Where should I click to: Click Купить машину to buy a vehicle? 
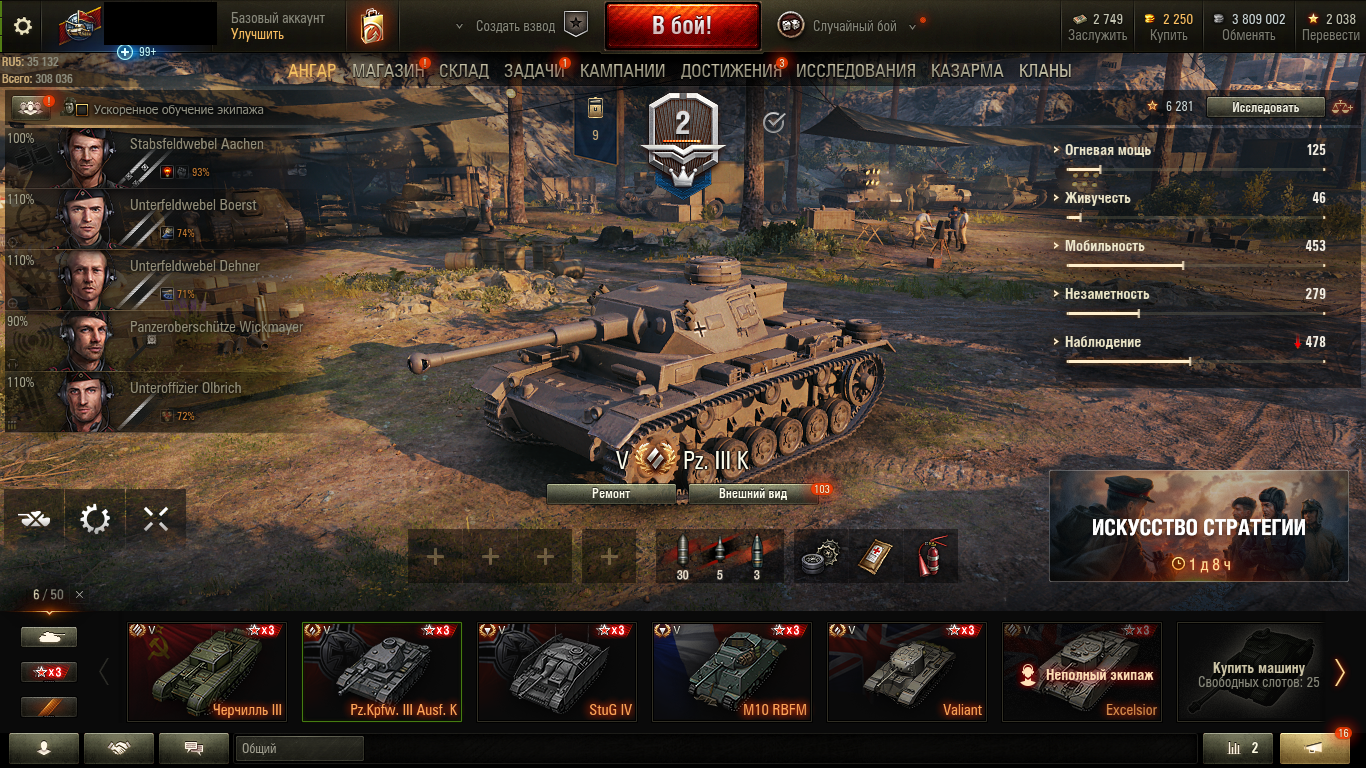point(1257,672)
